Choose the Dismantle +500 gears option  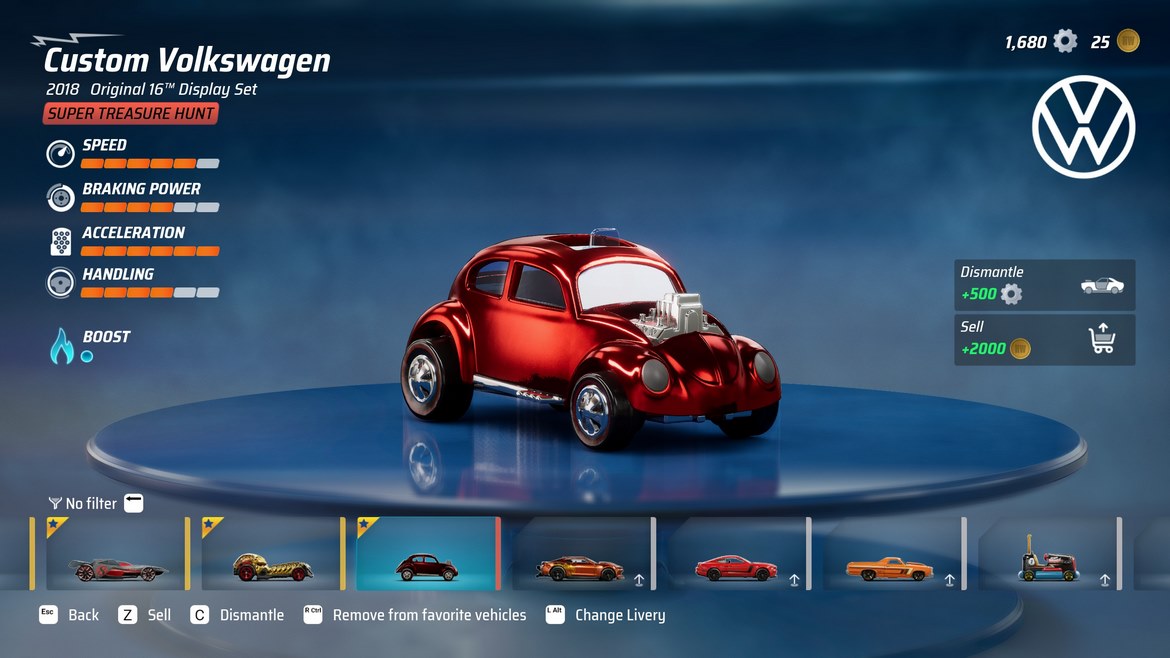point(1044,285)
